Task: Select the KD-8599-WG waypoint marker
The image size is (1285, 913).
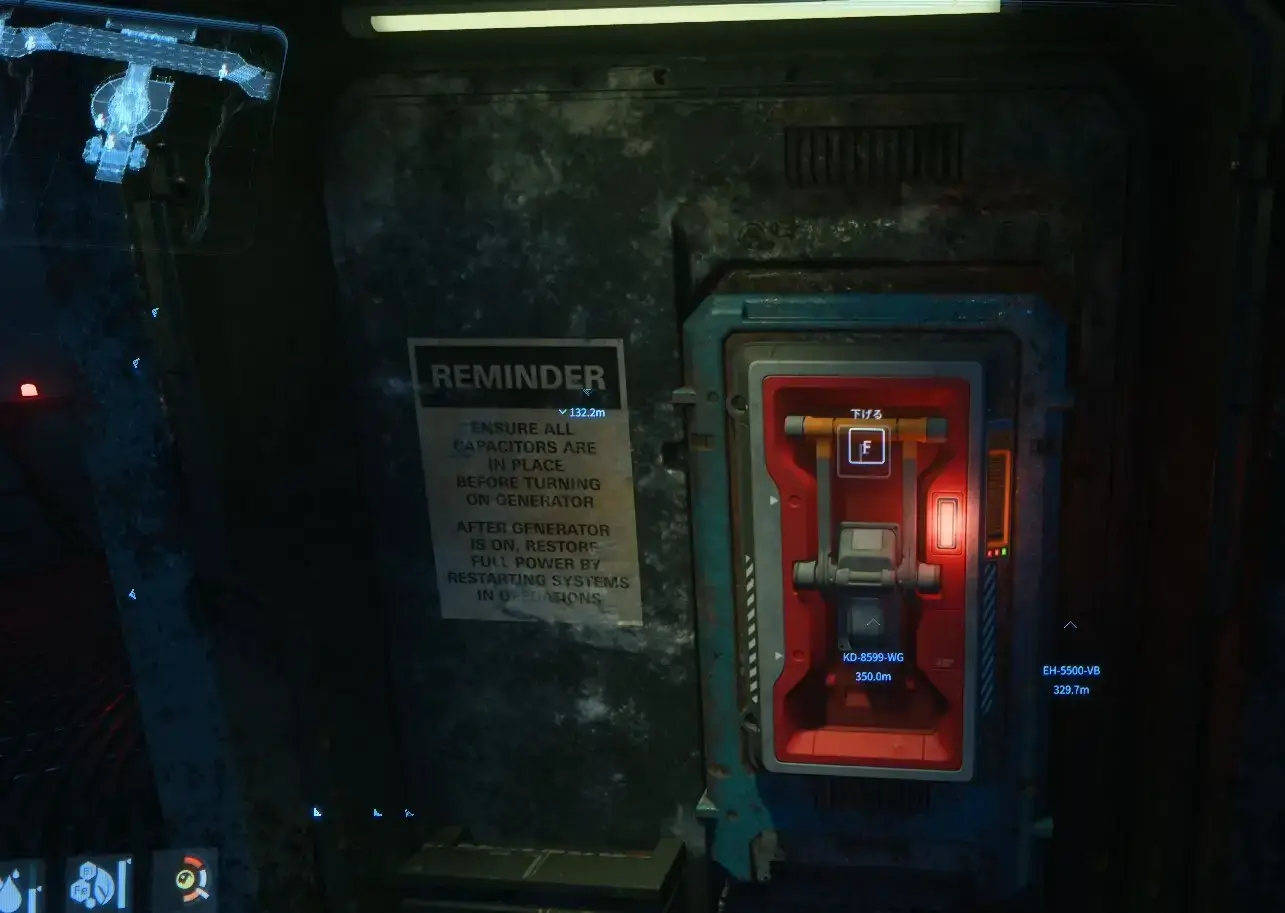Action: coord(873,624)
